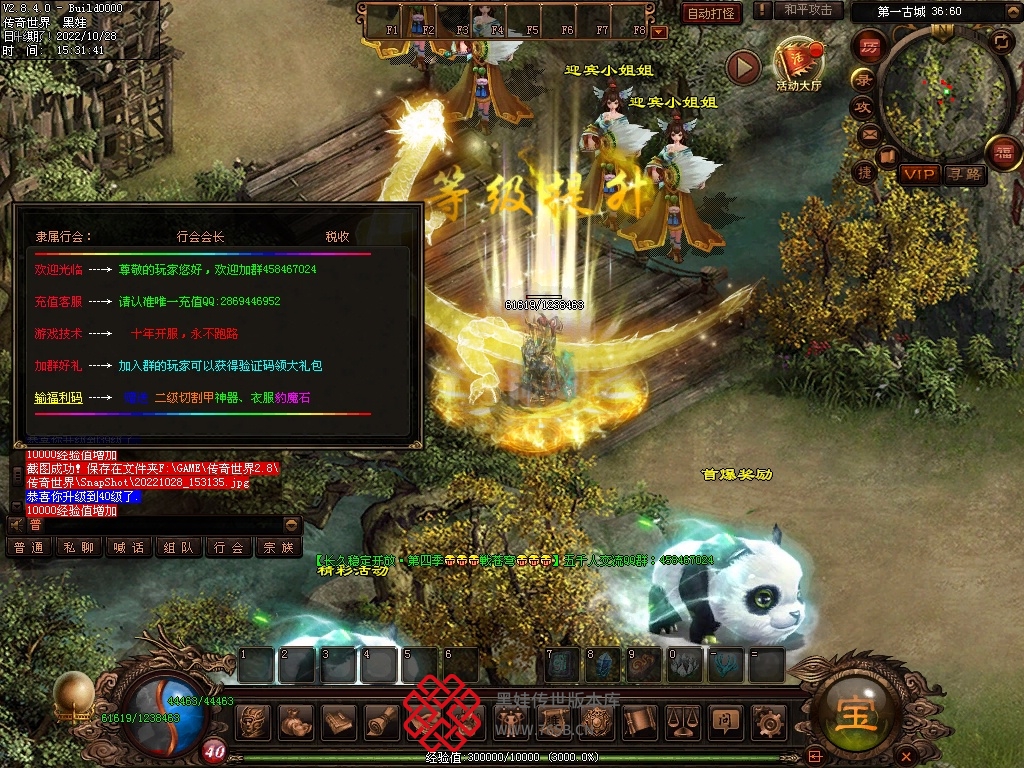Change the 和平攻击 attack mode

coord(808,10)
